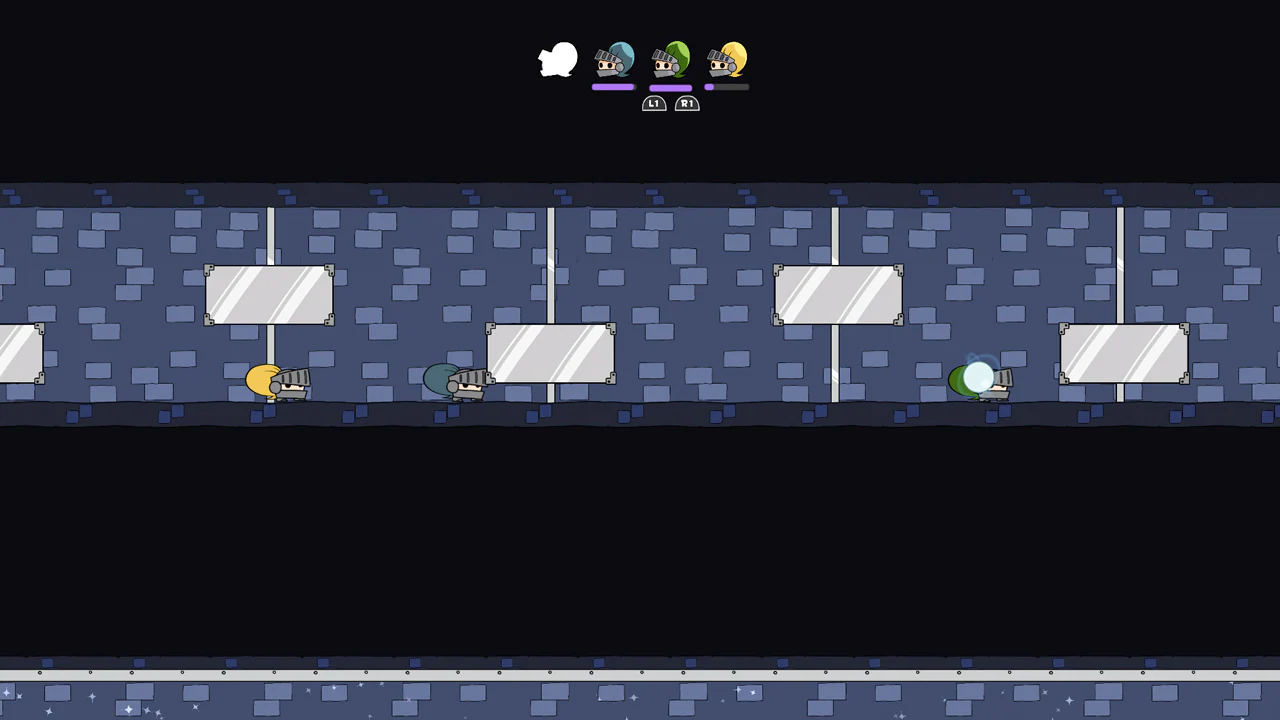Image resolution: width=1280 pixels, height=720 pixels.
Task: Toggle the green knight's selection in the roster
Action: click(x=671, y=62)
